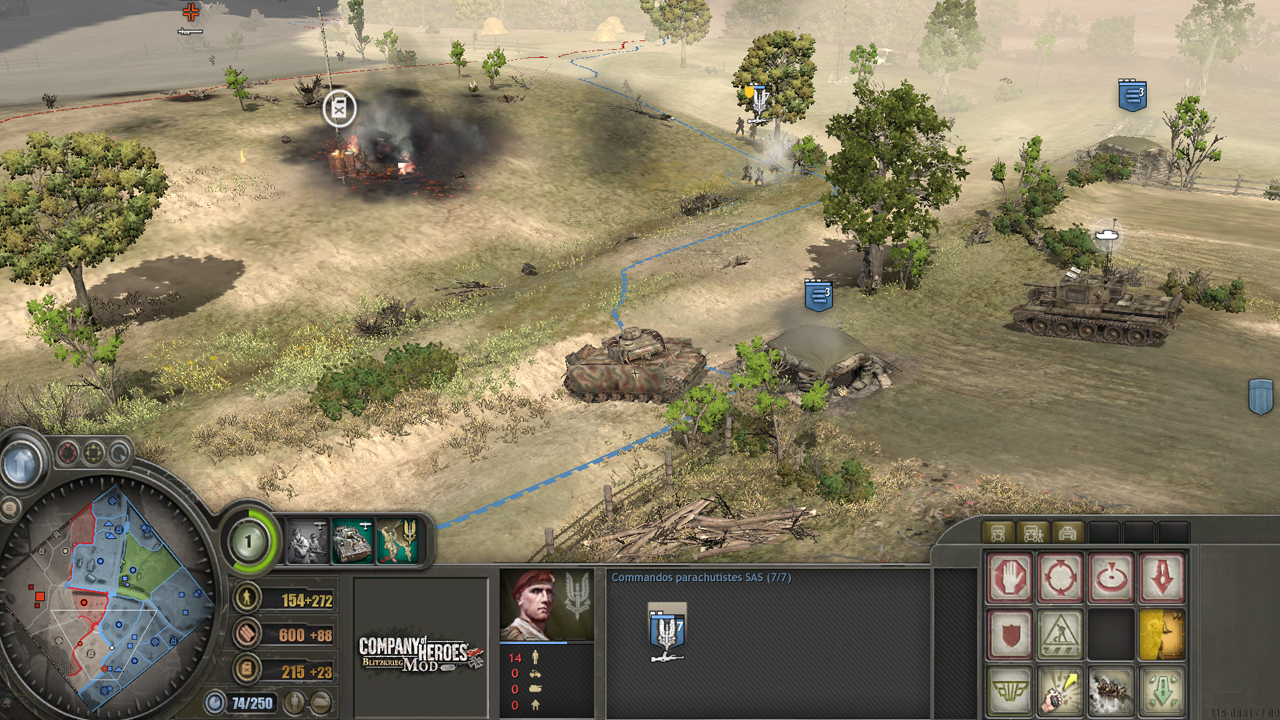Viewport: 1280px width, 720px height.
Task: Click the capture point rally command icon
Action: coord(1111,576)
